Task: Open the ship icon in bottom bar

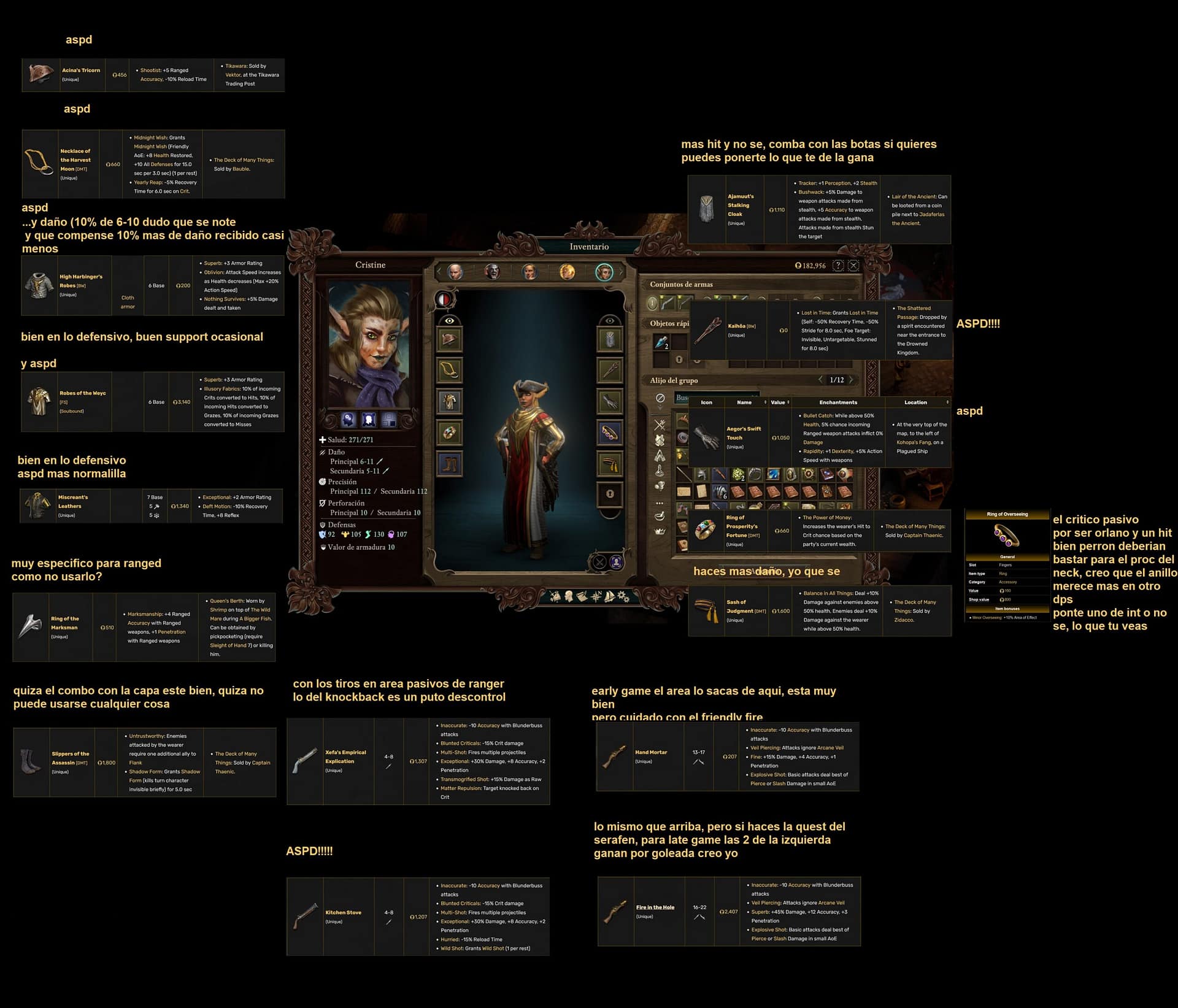Action: pyautogui.click(x=609, y=596)
